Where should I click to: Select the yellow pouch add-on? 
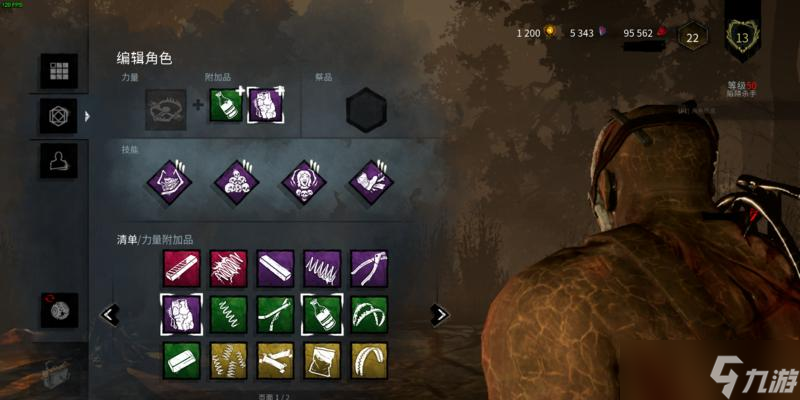(x=322, y=359)
